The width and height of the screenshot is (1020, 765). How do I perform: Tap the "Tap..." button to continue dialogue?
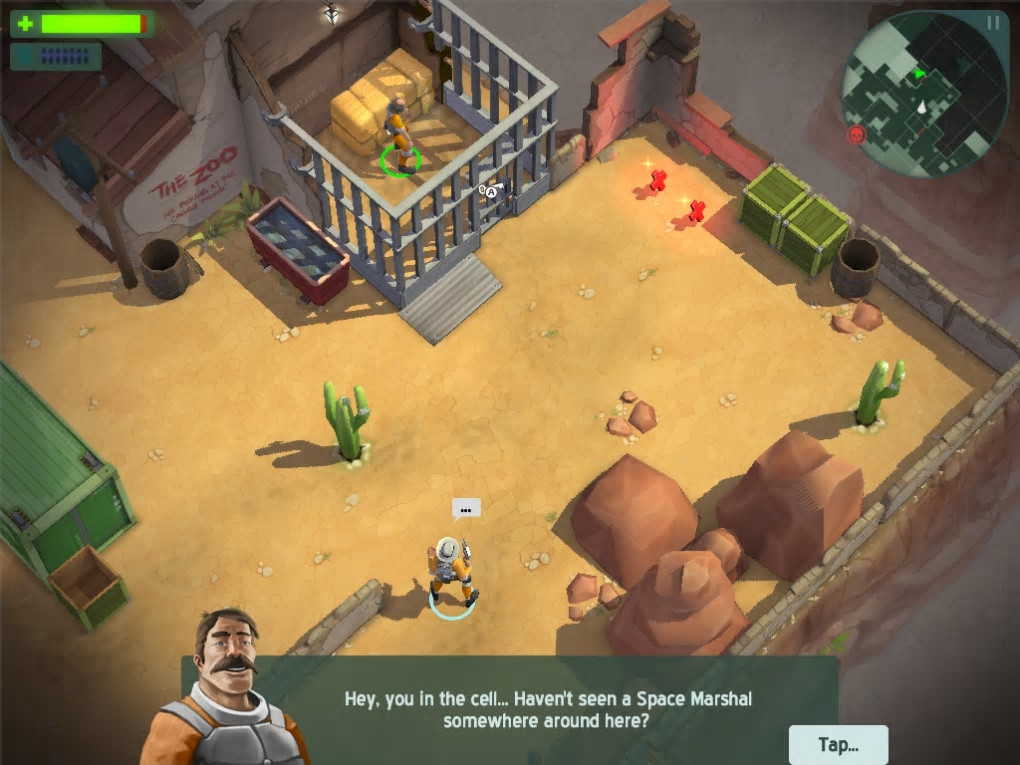[838, 744]
